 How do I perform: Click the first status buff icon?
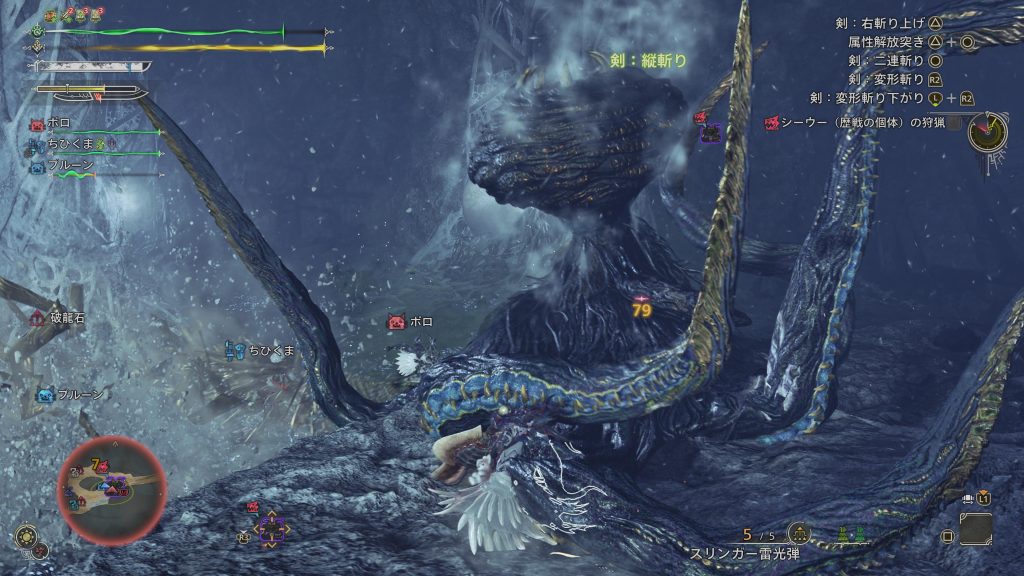point(52,15)
